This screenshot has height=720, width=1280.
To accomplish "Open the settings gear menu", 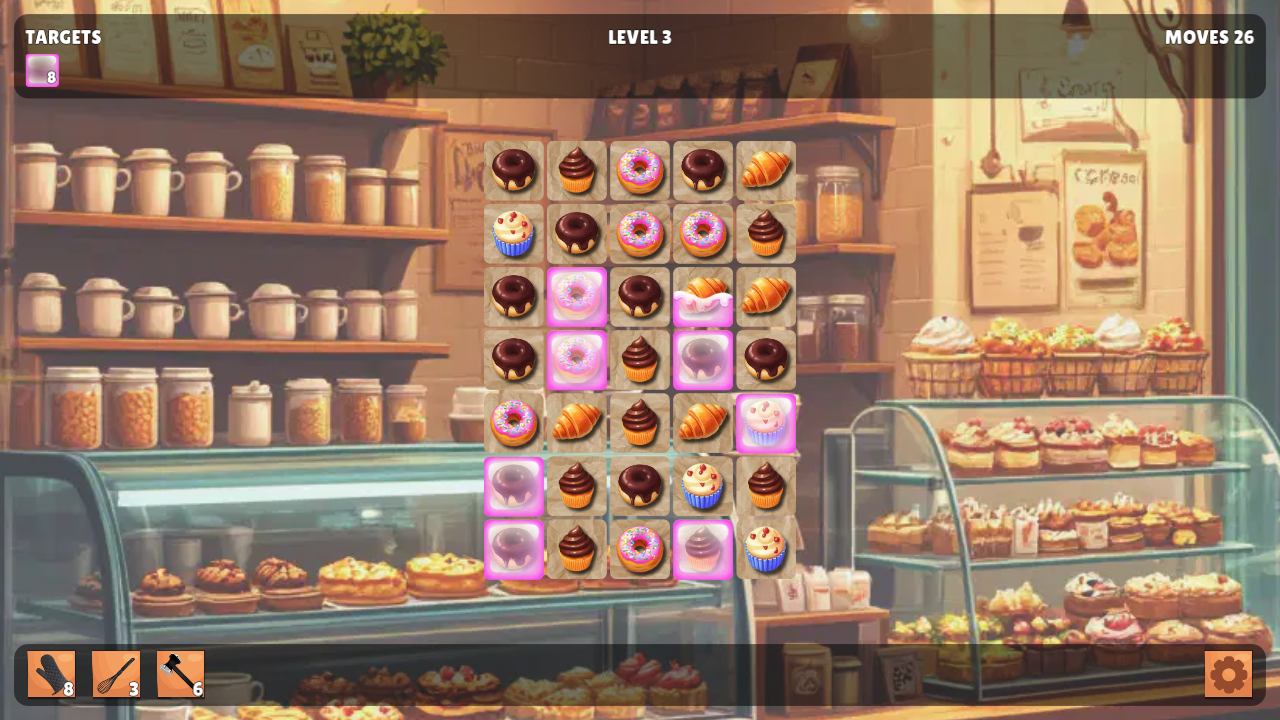I will pyautogui.click(x=1228, y=673).
